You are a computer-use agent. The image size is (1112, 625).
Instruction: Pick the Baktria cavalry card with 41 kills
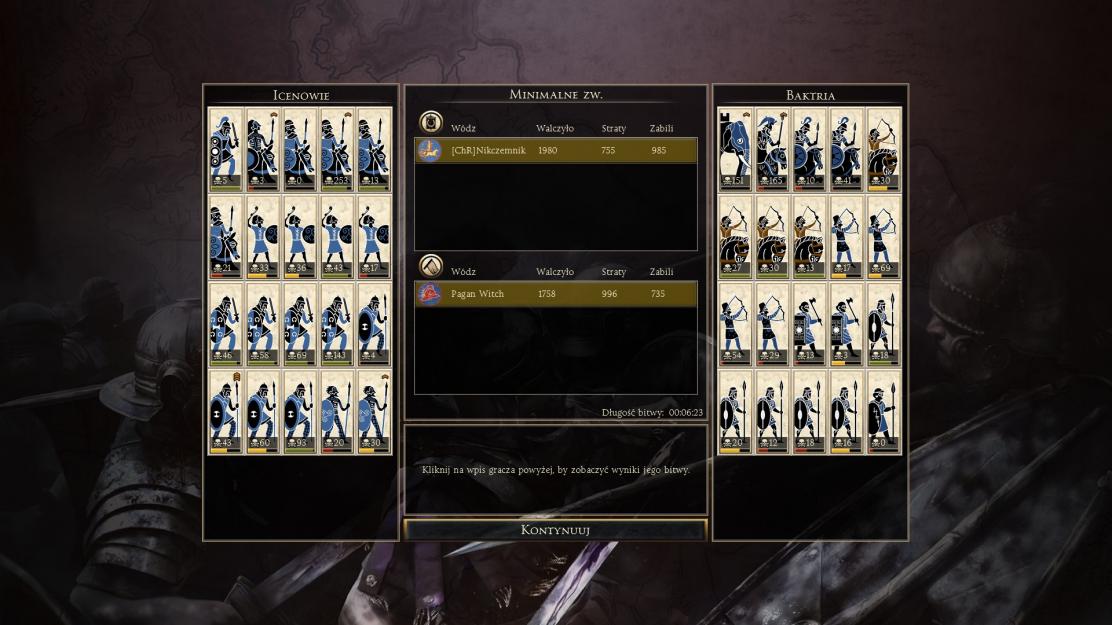[846, 148]
